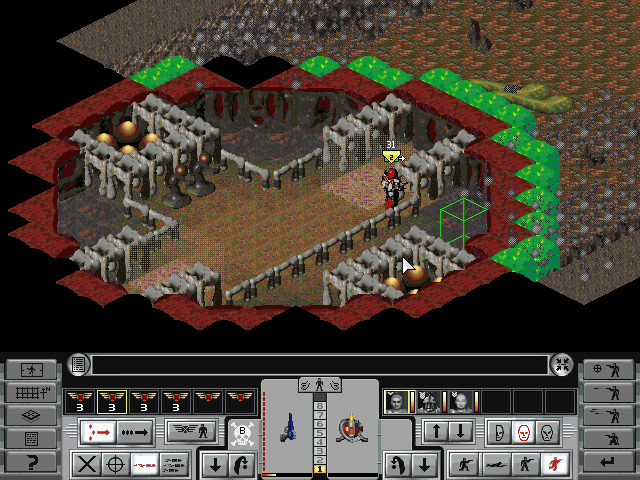The height and width of the screenshot is (480, 640).
Task: Select the crosshair aimed fire mode
Action: click(116, 464)
